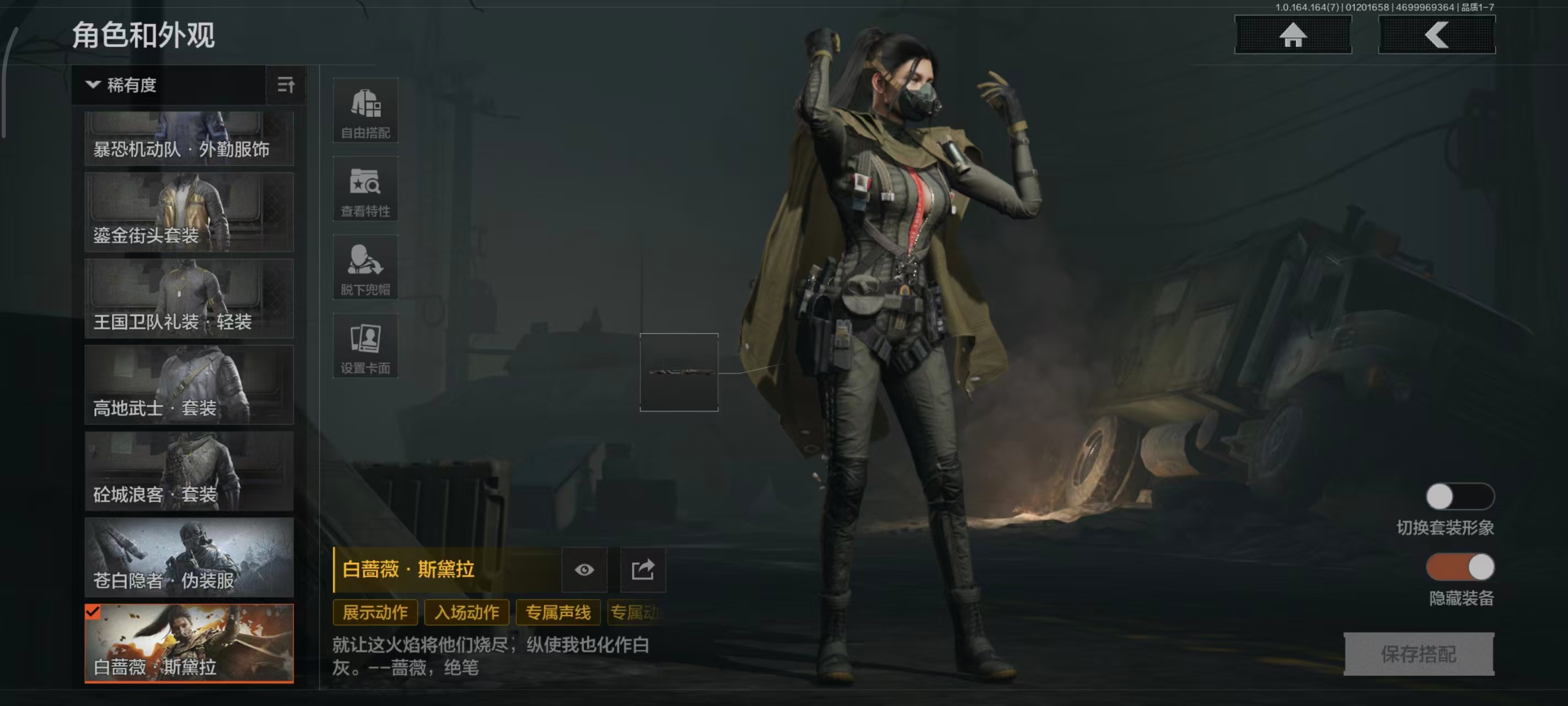Screen dimensions: 1568x706
Task: Select the 王国卫队礼装·轻装 outfit
Action: 189,298
